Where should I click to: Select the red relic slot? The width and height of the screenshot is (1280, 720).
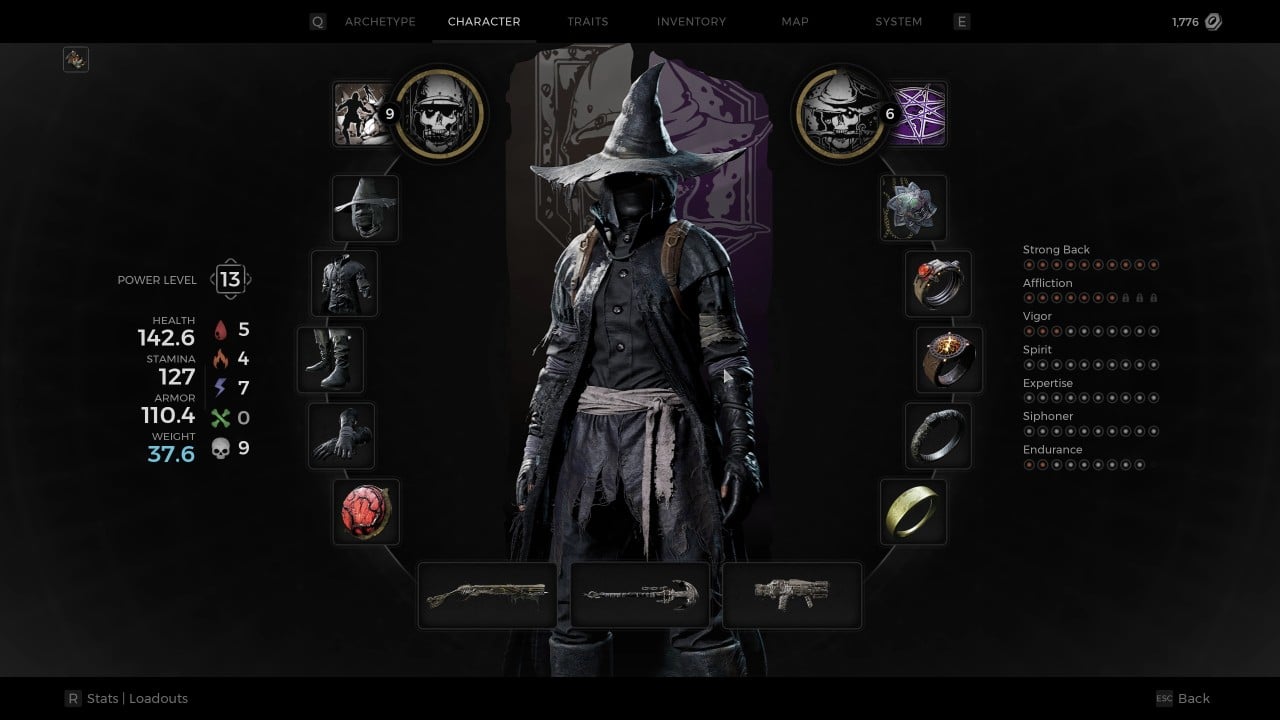[x=366, y=511]
